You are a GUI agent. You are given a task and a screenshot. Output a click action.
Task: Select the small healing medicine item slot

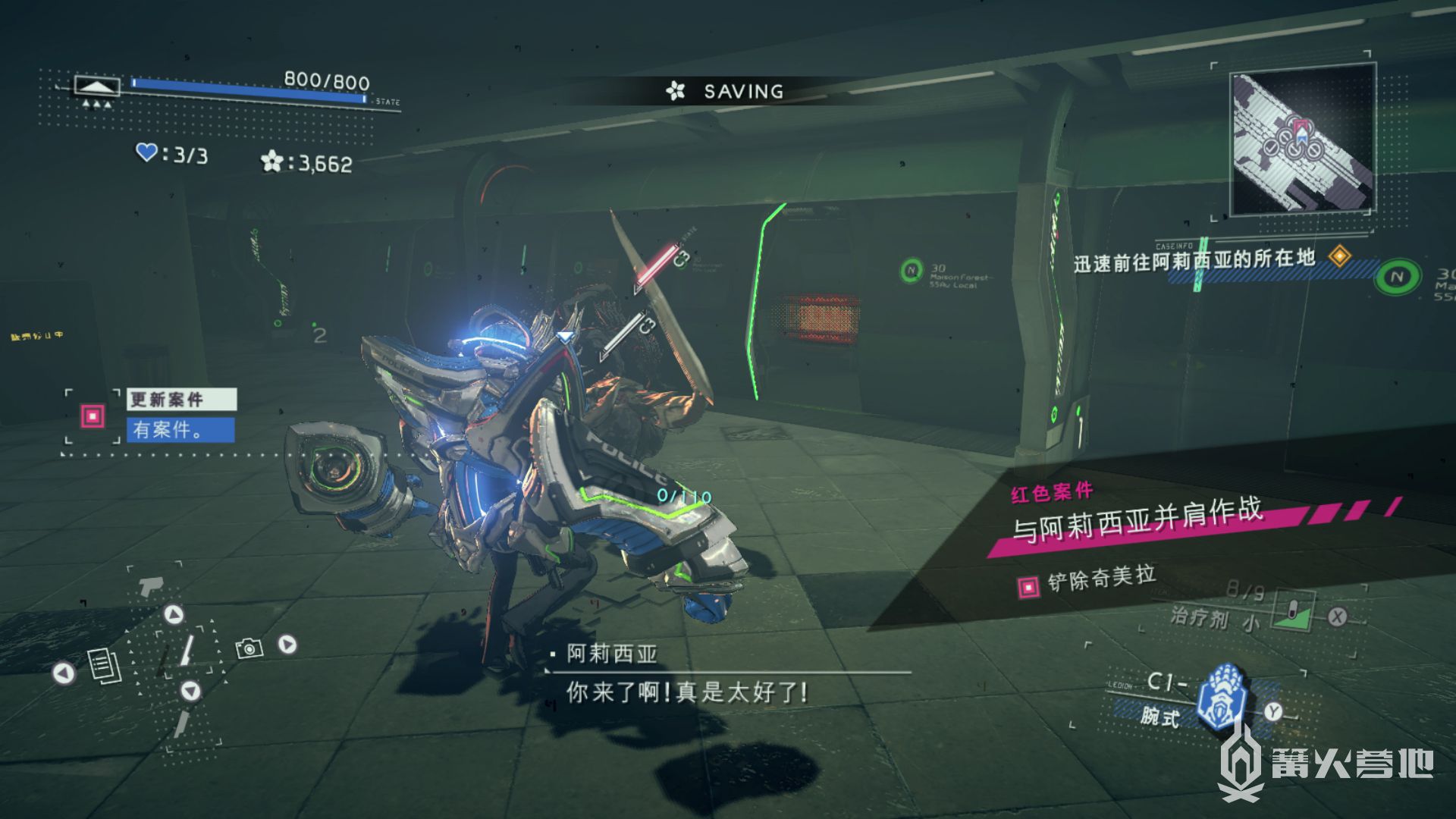coord(1293,614)
